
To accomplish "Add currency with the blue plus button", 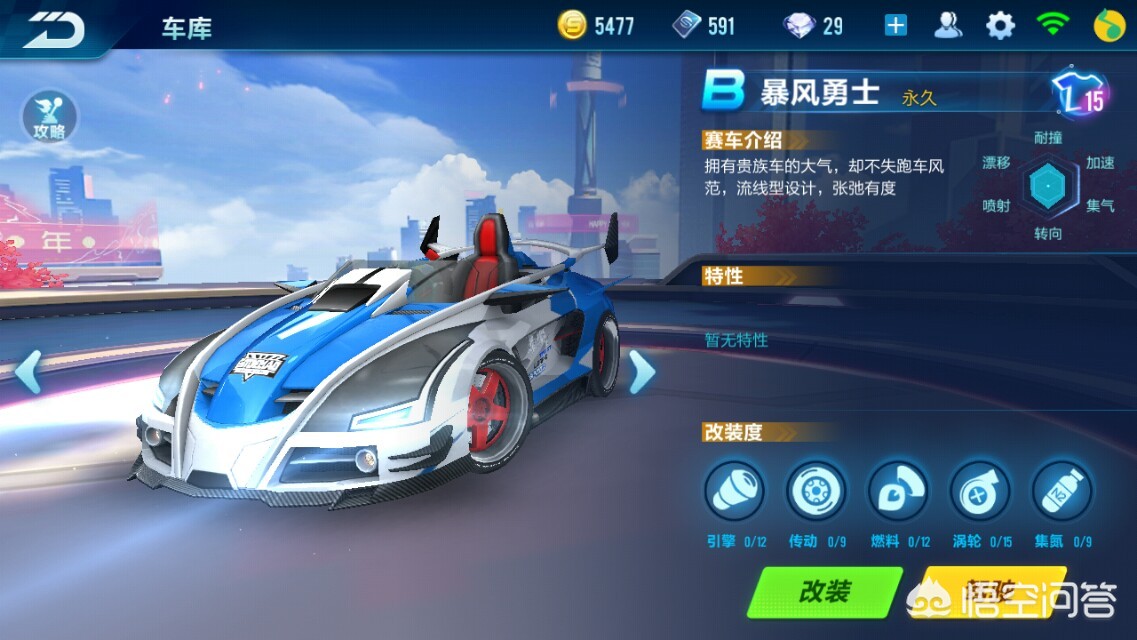I will click(896, 26).
